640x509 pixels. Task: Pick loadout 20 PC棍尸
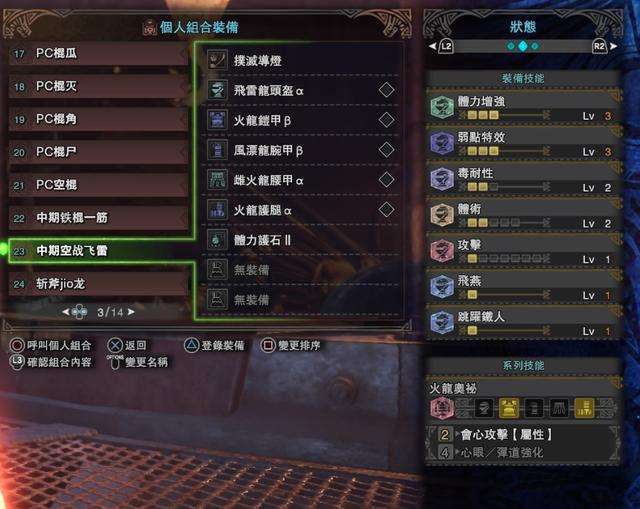click(x=100, y=152)
